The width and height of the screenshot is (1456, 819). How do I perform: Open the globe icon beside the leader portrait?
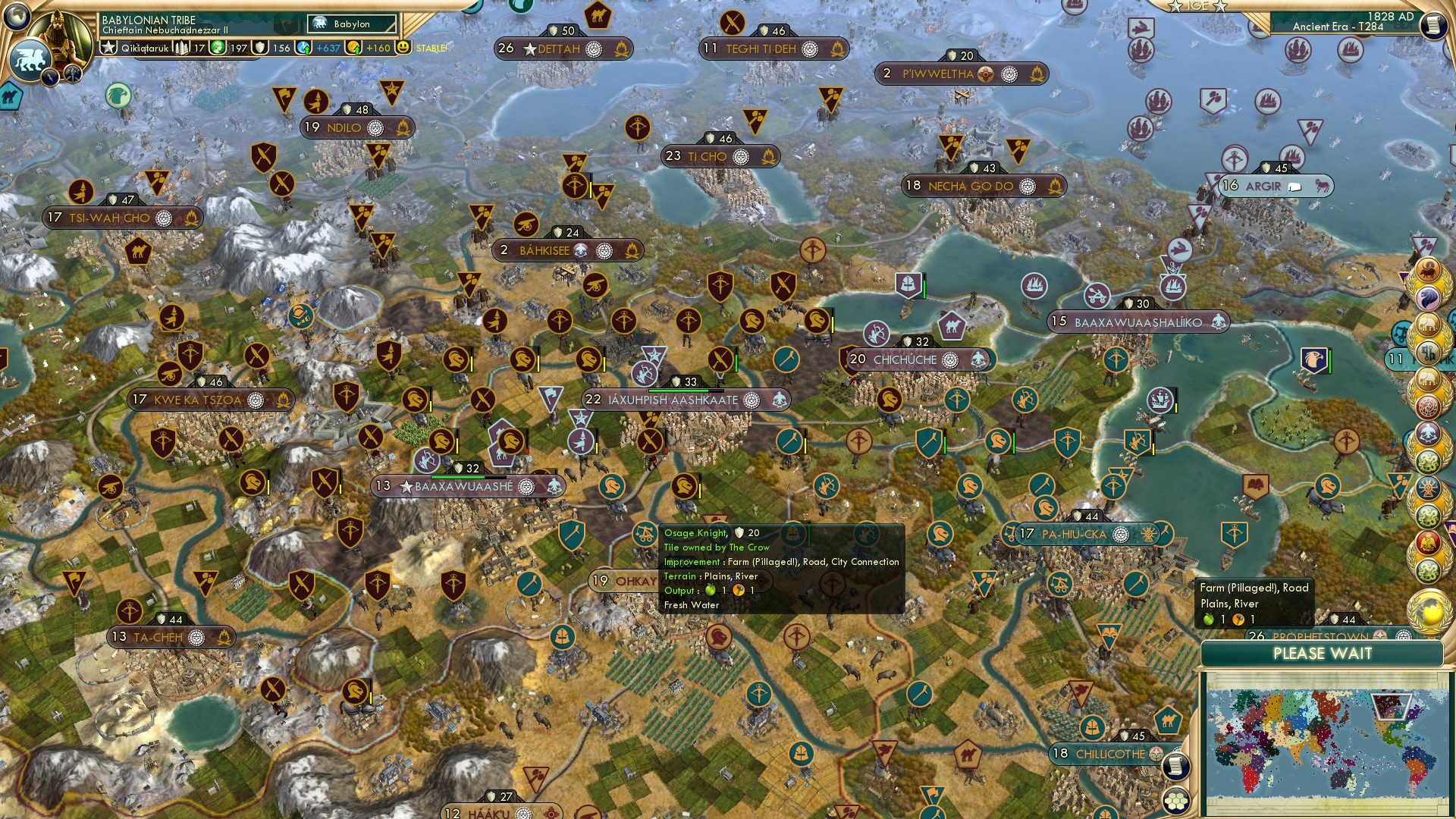pos(15,15)
